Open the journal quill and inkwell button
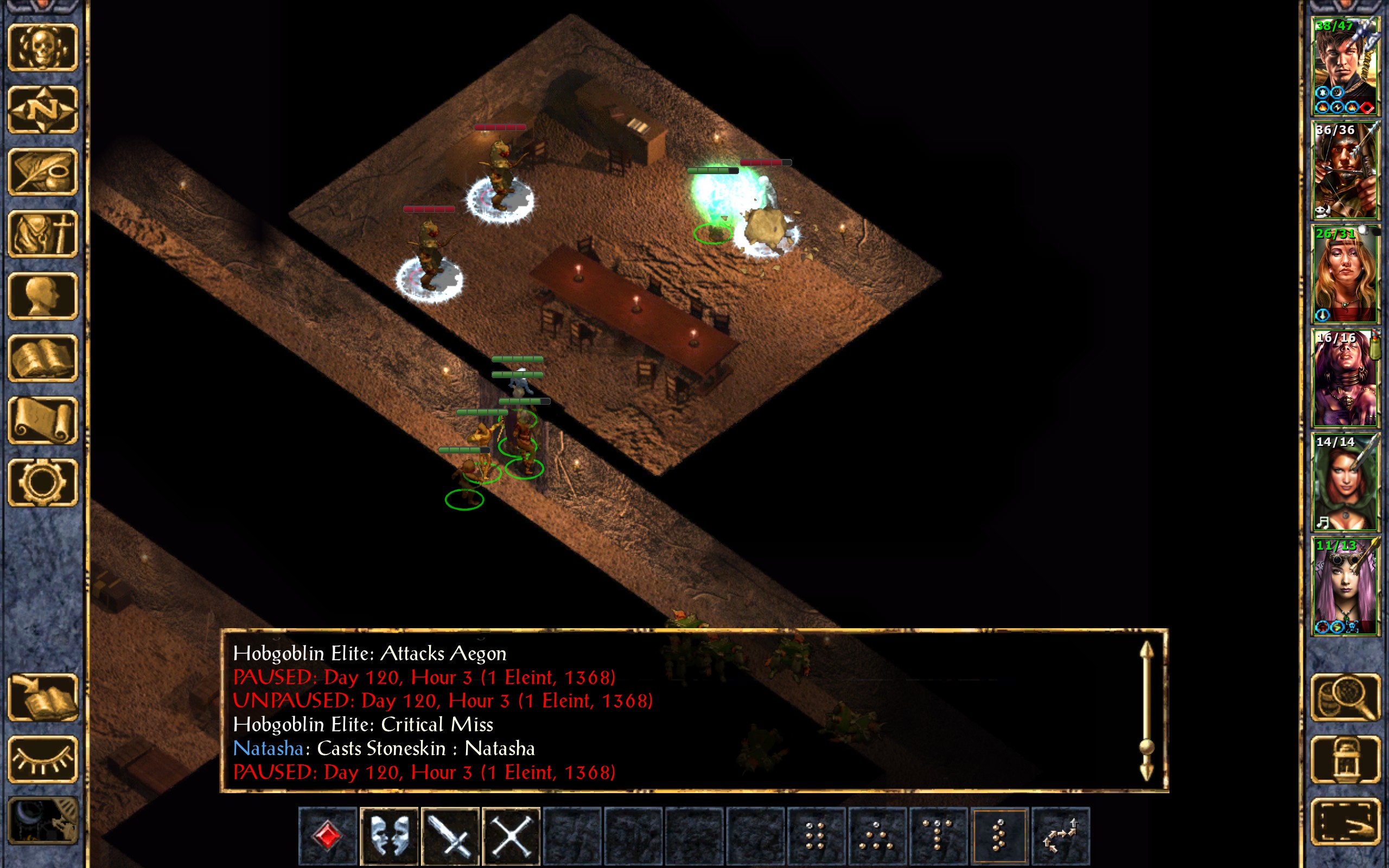Screen dimensions: 1389x868 point(43,171)
